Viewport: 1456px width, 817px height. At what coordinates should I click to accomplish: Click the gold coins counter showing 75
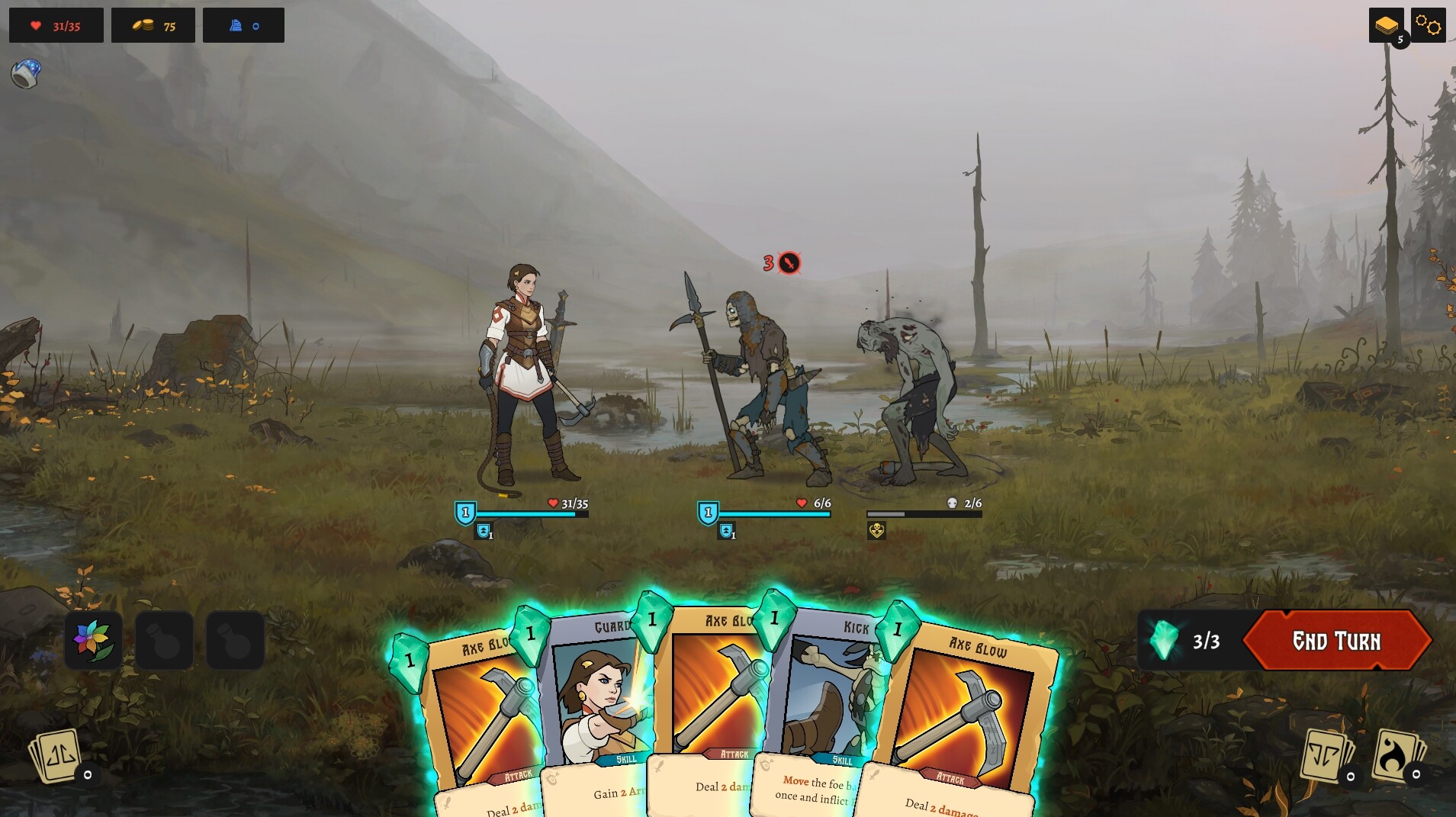click(153, 24)
